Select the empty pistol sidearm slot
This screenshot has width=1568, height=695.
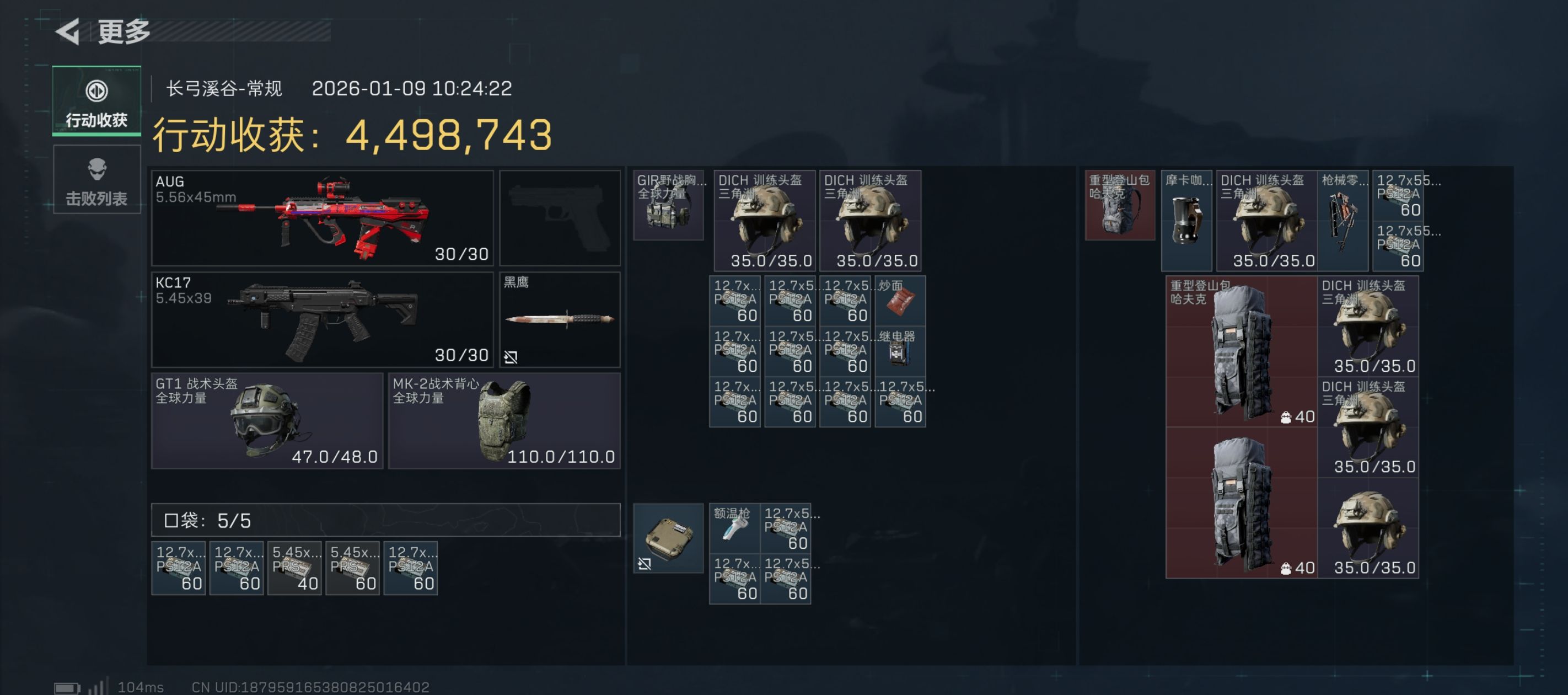click(x=560, y=218)
